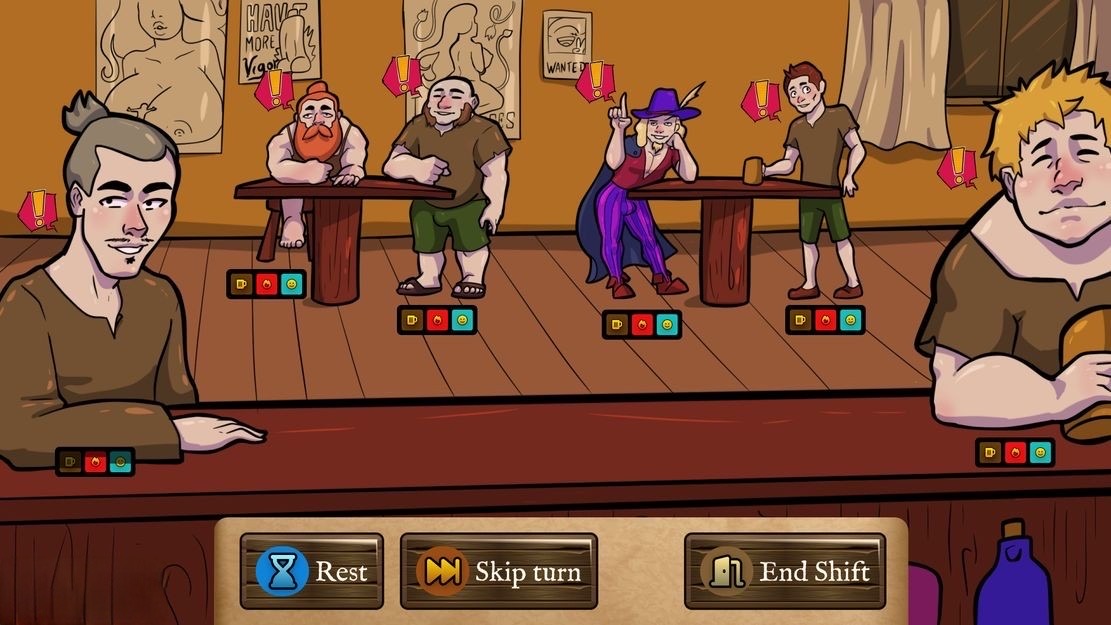Click the exclamation marker above the bald patron
1111x625 pixels.
(402, 75)
